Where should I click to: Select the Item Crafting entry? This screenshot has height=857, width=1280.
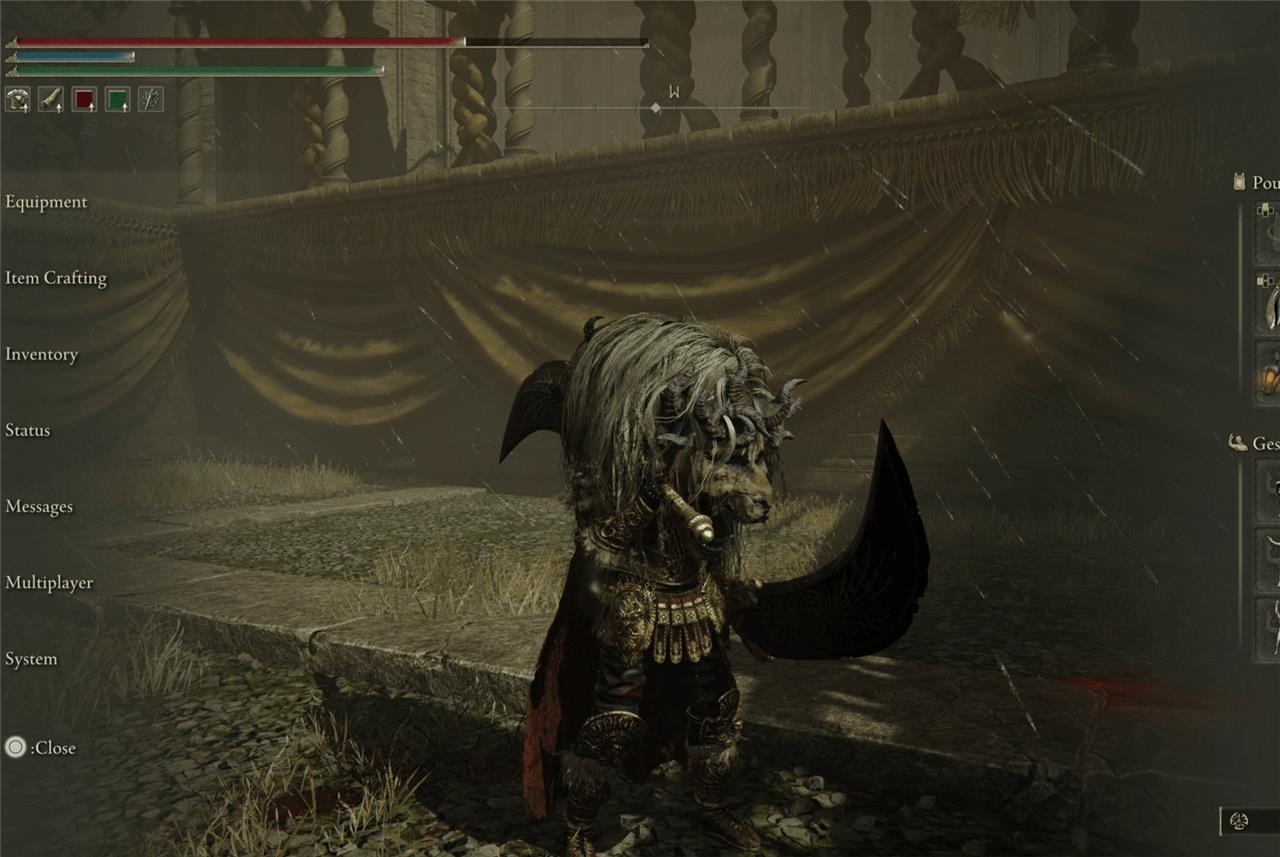56,278
